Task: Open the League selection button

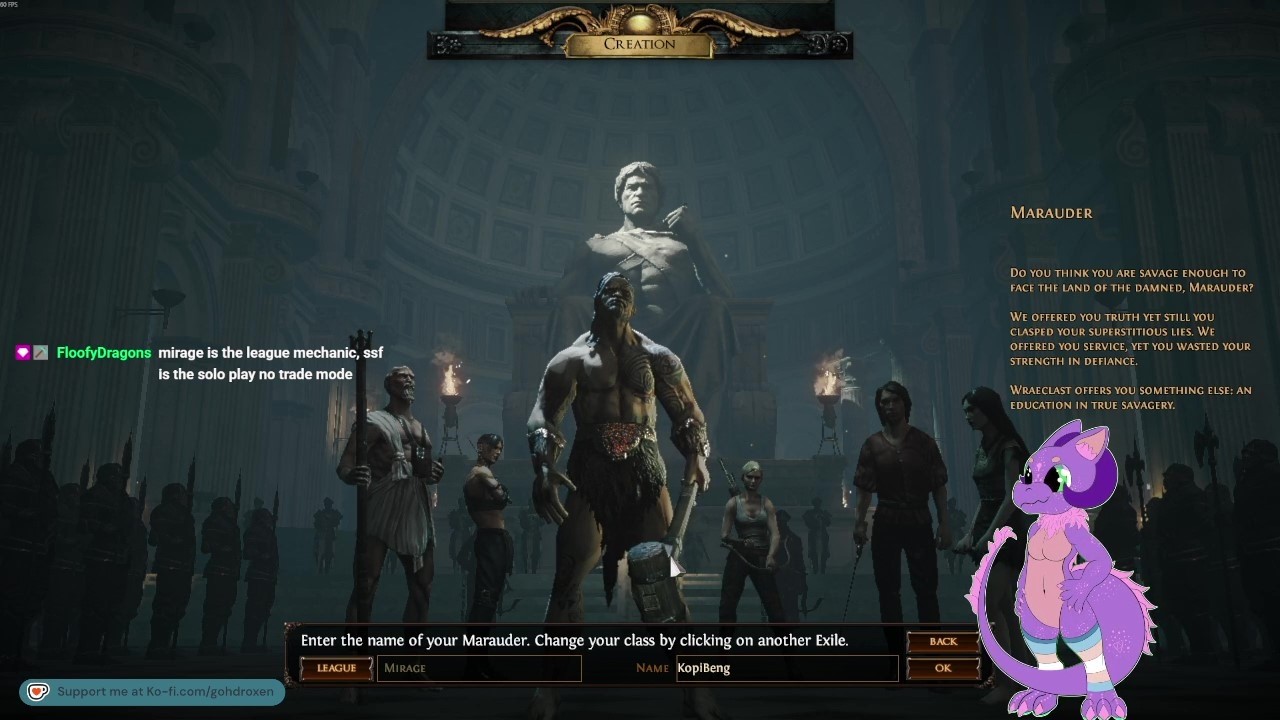Action: click(336, 668)
